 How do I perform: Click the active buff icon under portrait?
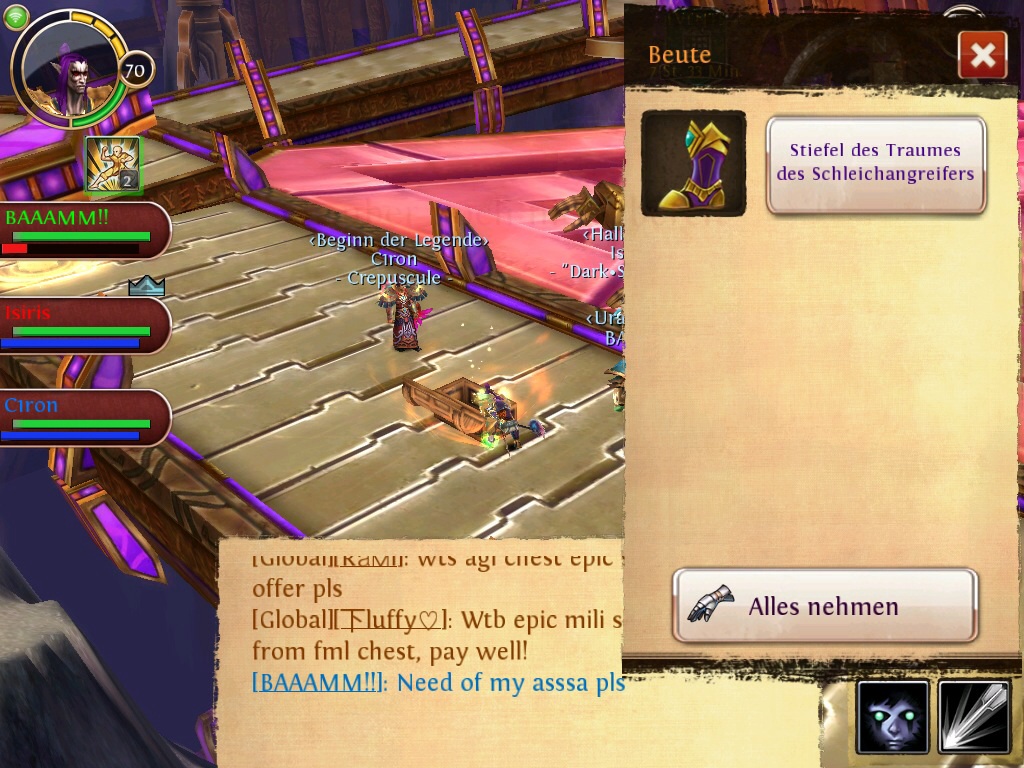coord(113,164)
